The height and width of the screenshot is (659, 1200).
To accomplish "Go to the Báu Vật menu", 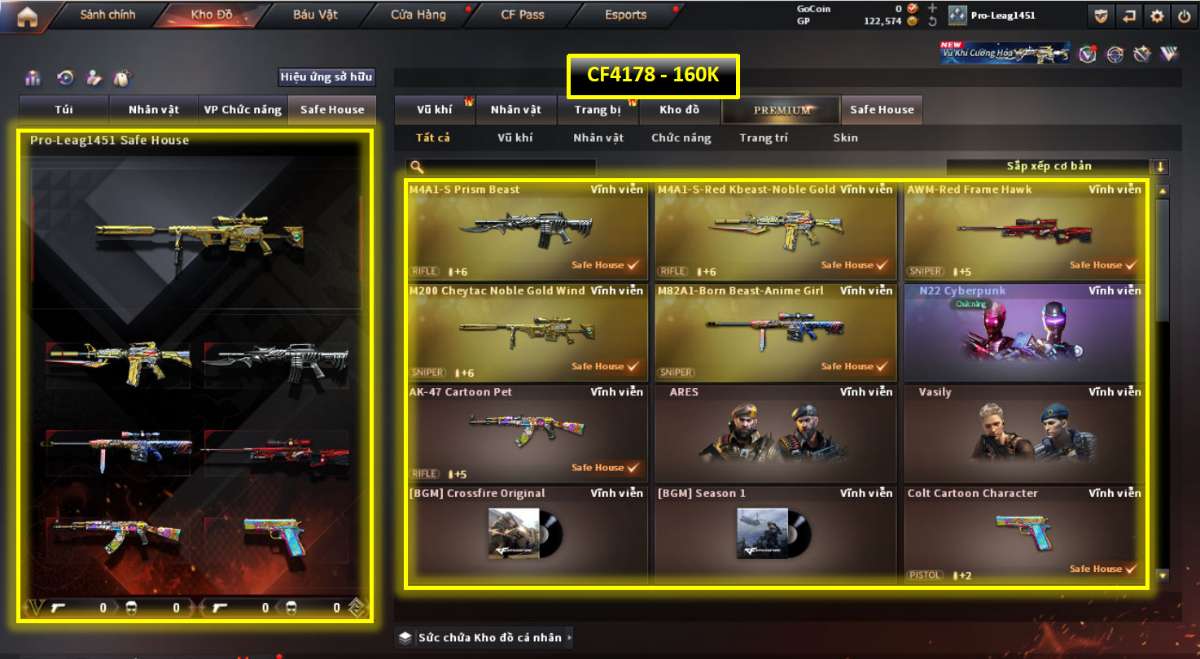I will (315, 15).
